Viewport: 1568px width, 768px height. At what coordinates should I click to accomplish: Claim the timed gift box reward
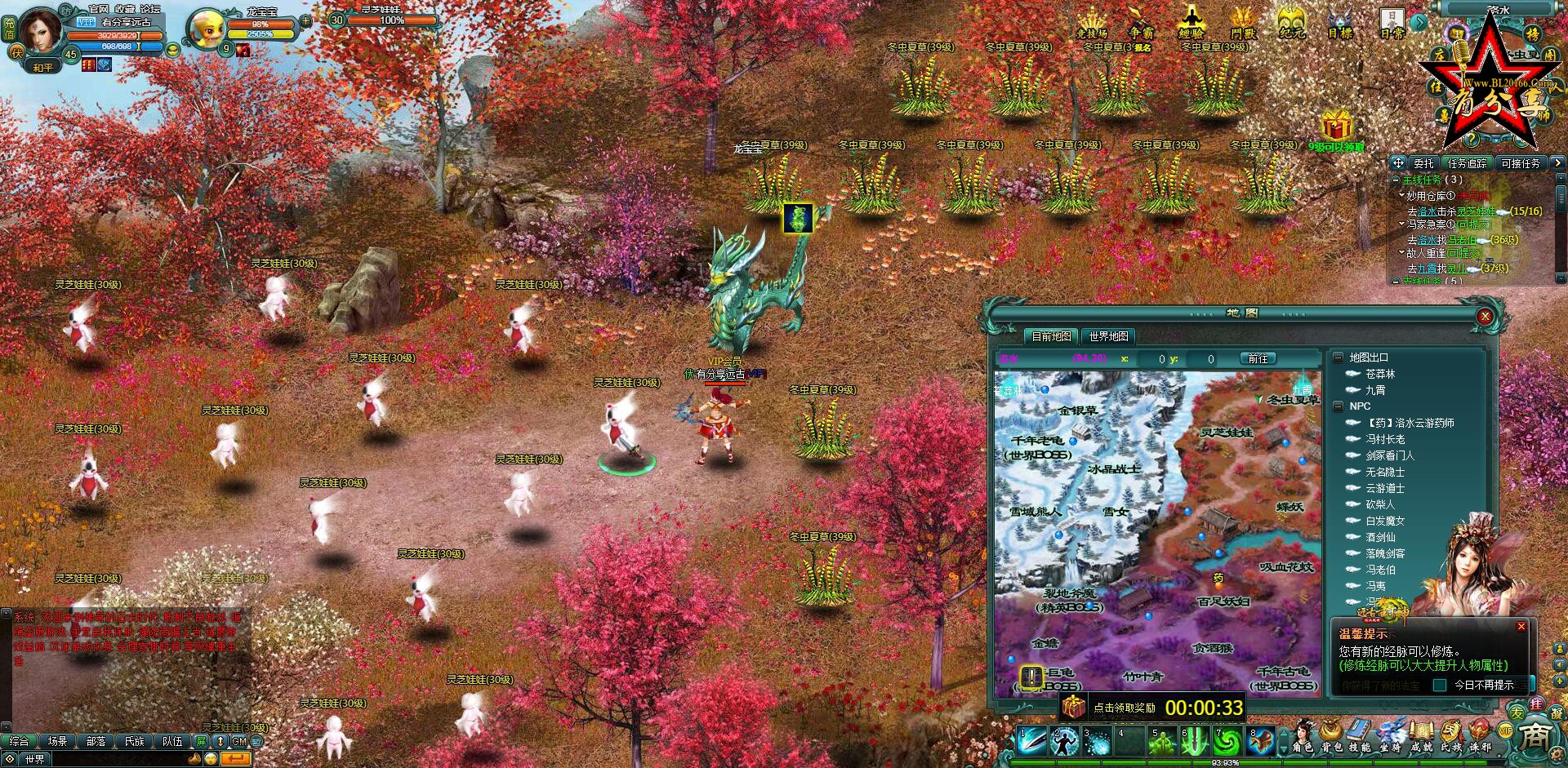click(1072, 707)
